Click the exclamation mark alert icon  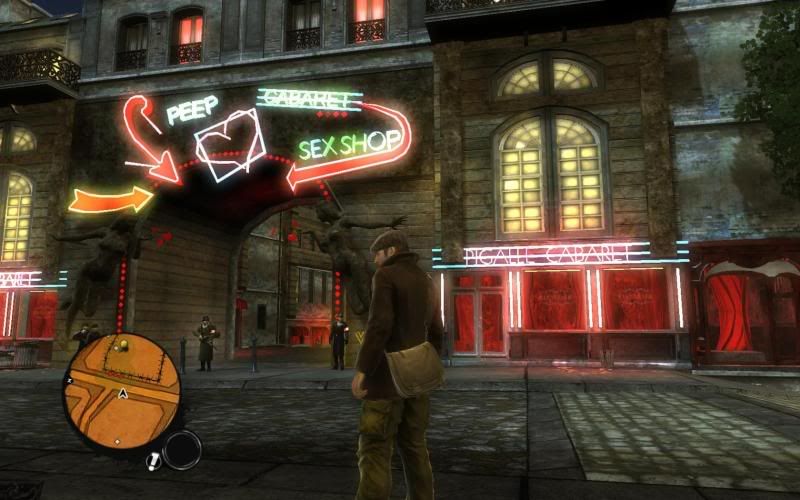pos(153,461)
